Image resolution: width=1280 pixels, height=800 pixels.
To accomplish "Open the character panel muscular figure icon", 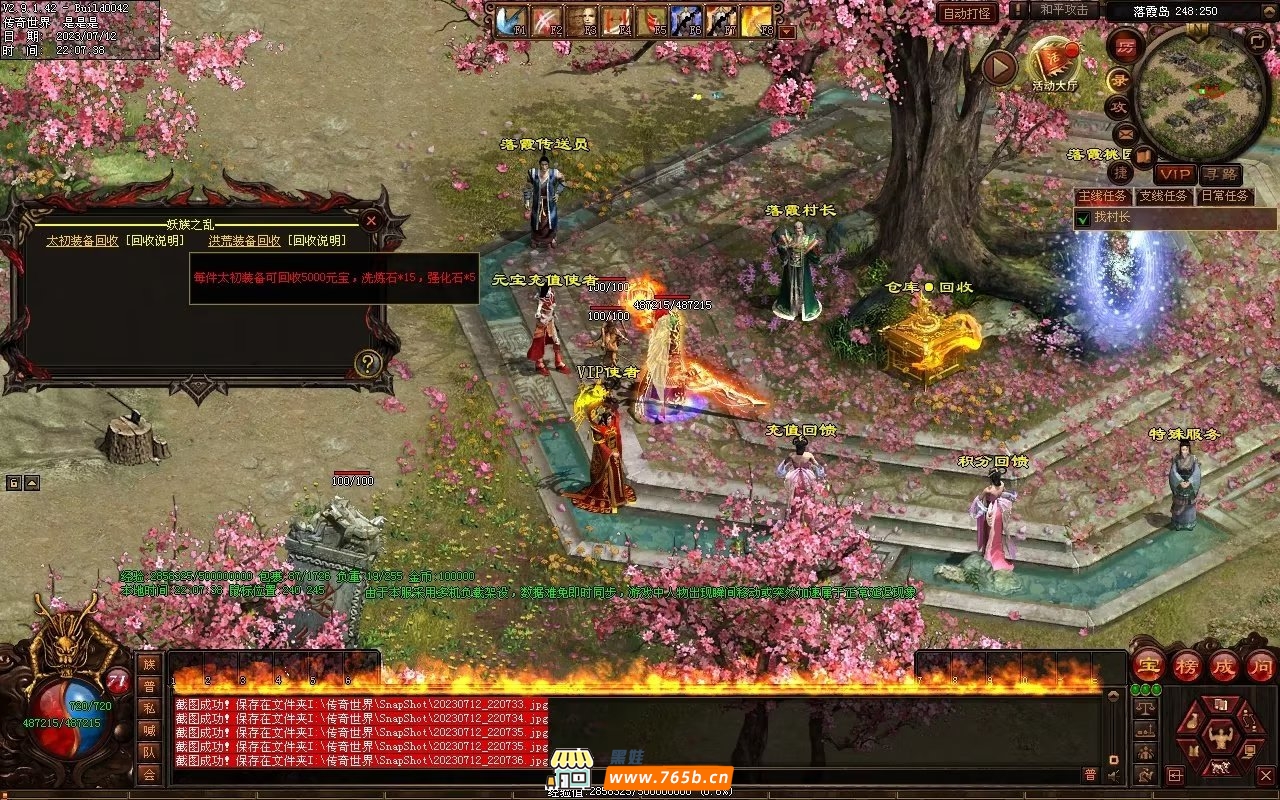I will pos(1219,737).
